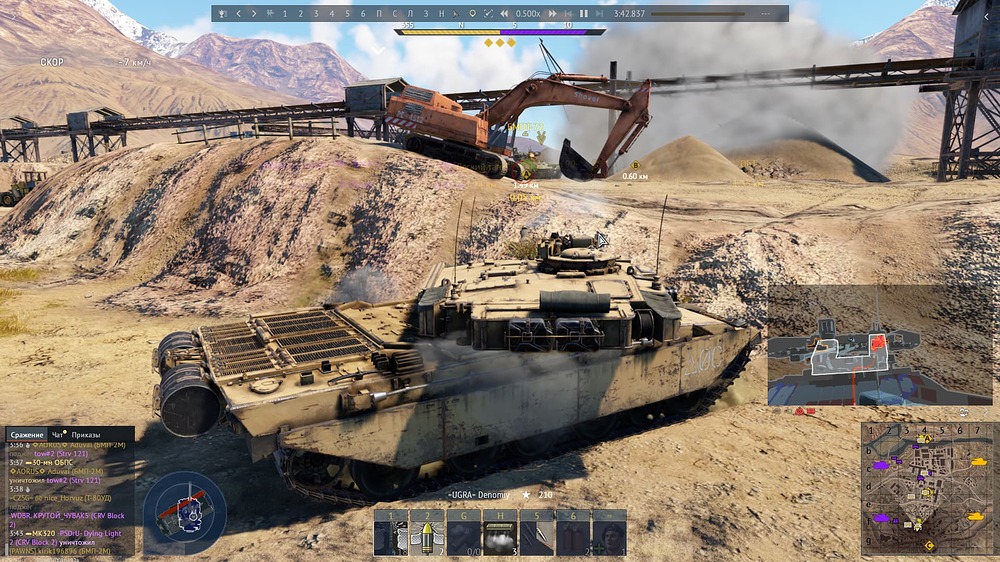Select machine gun slot 1
This screenshot has height=562, width=1000.
[x=390, y=534]
